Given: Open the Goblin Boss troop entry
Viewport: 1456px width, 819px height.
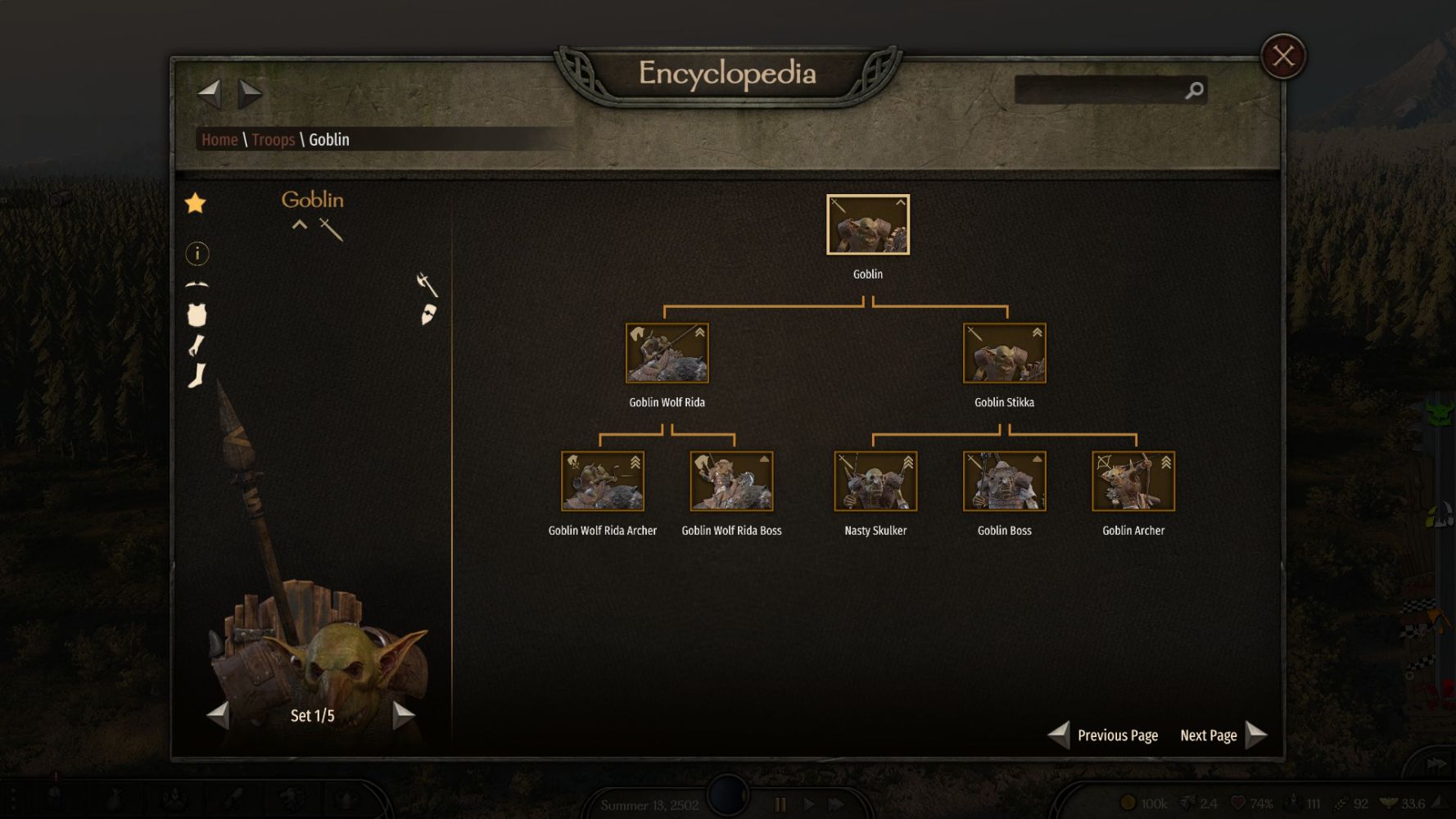Looking at the screenshot, I should point(1004,482).
